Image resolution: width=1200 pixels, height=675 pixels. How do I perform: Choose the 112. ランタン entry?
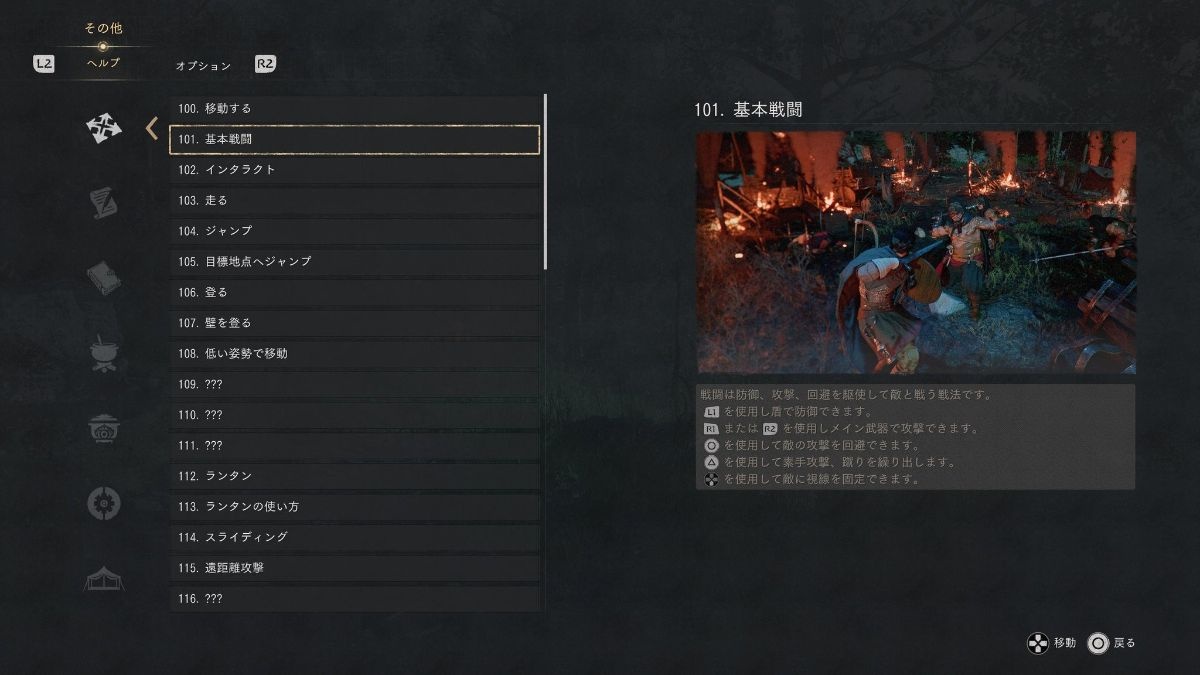(x=354, y=476)
